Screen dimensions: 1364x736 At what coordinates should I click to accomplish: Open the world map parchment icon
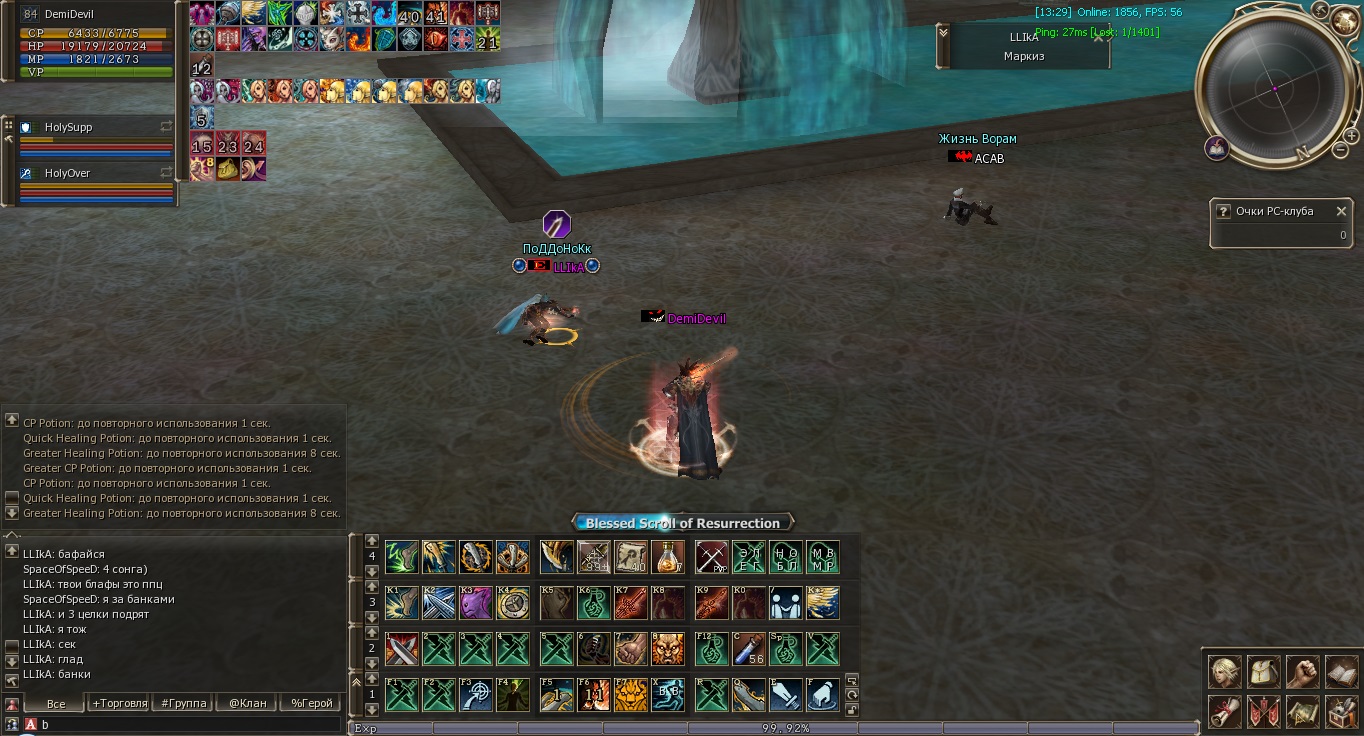[1302, 711]
